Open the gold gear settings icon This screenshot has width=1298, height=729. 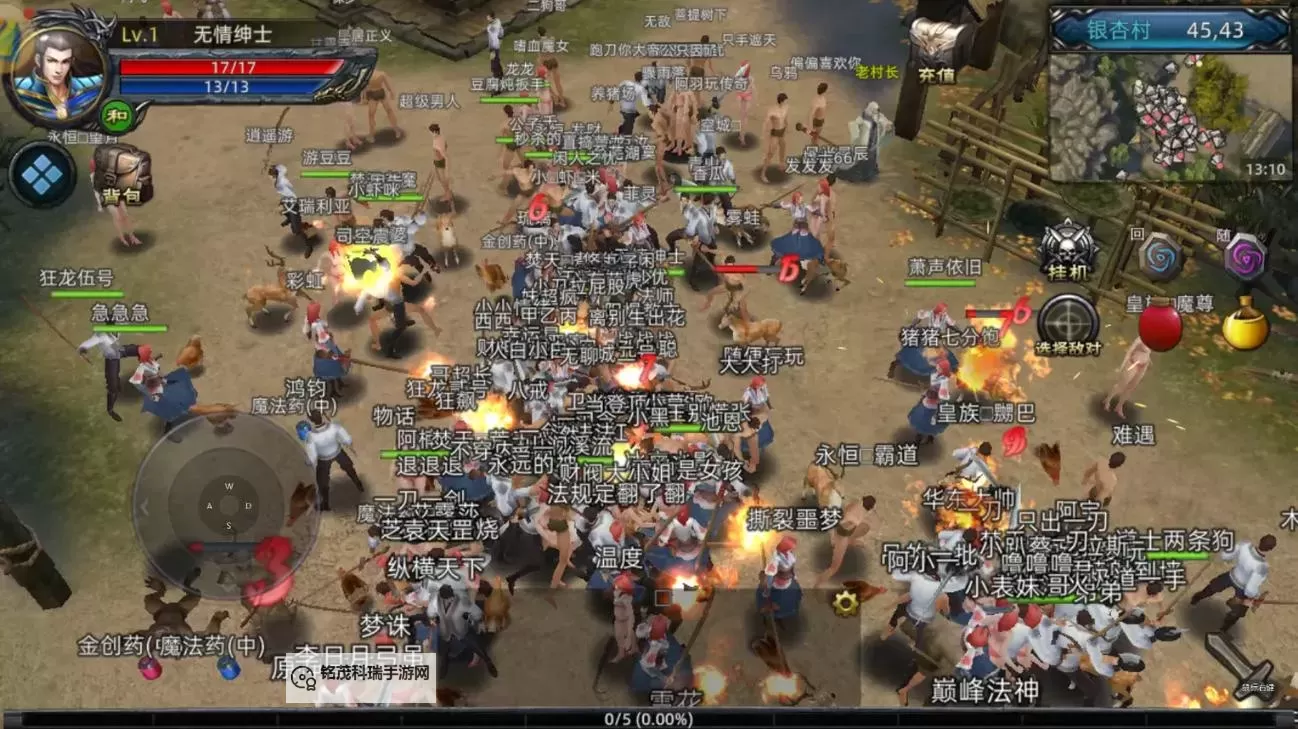tap(846, 601)
